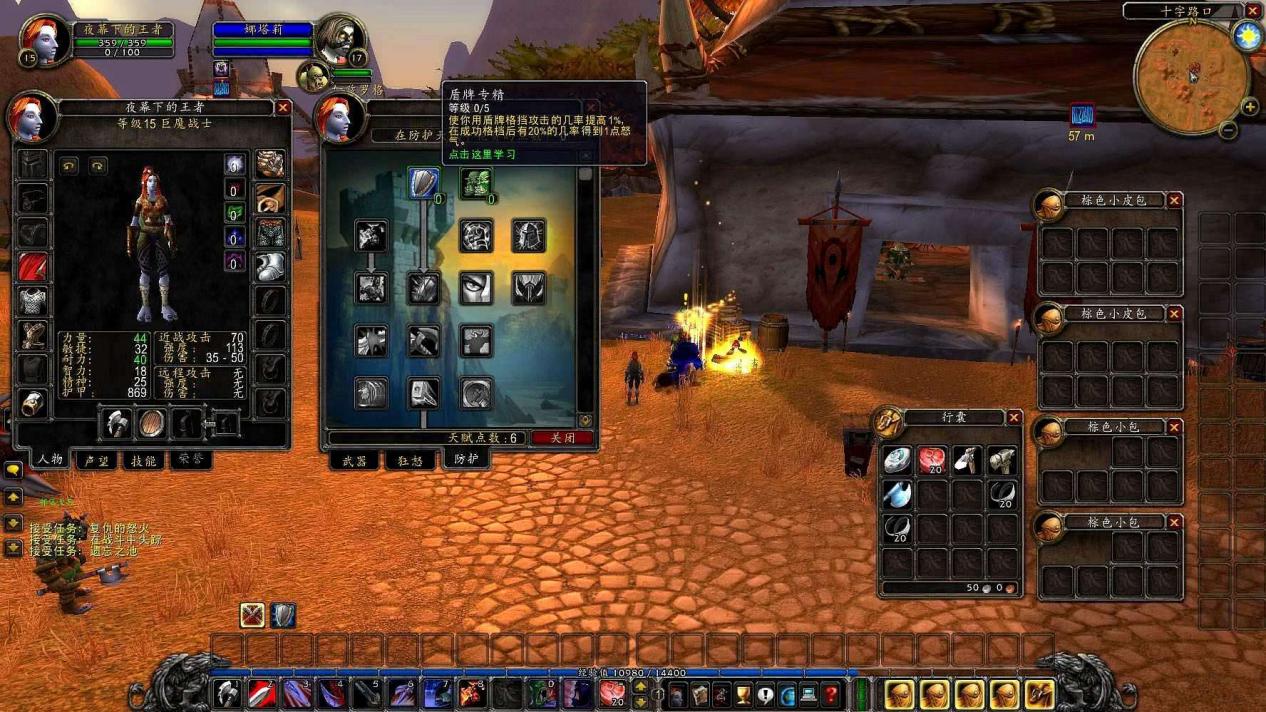This screenshot has height=712, width=1266.
Task: Close the 行囊 backpack window
Action: pos(1014,417)
